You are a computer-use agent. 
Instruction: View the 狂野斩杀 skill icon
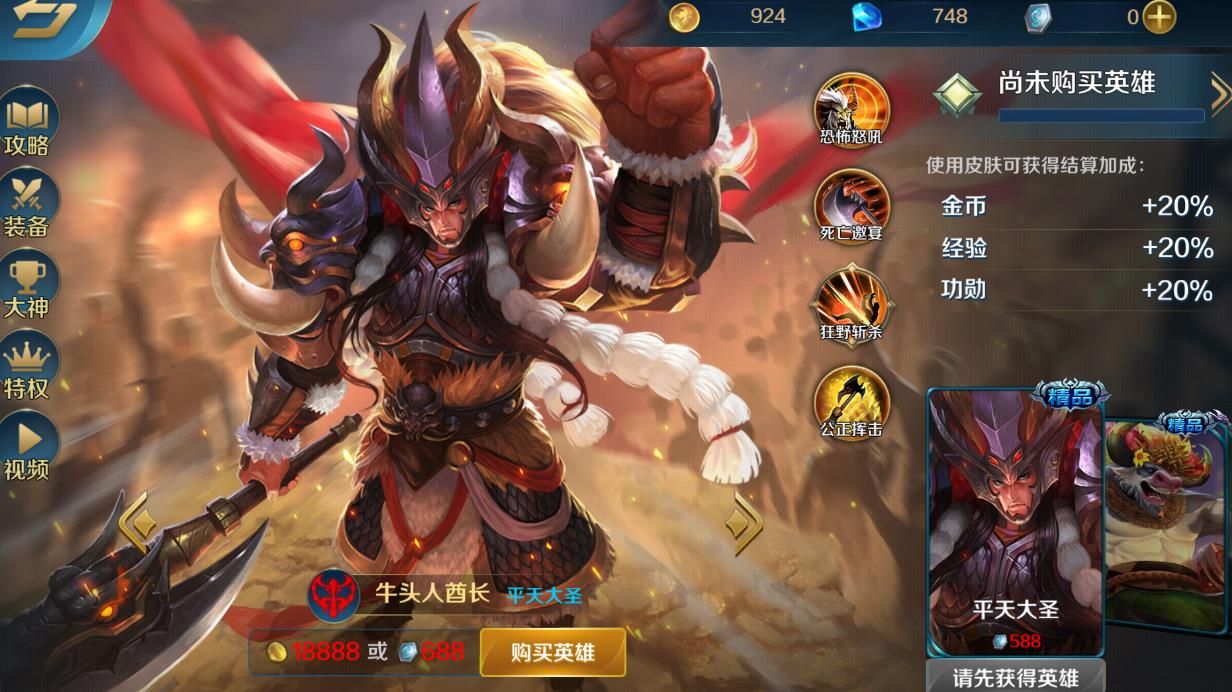(852, 302)
